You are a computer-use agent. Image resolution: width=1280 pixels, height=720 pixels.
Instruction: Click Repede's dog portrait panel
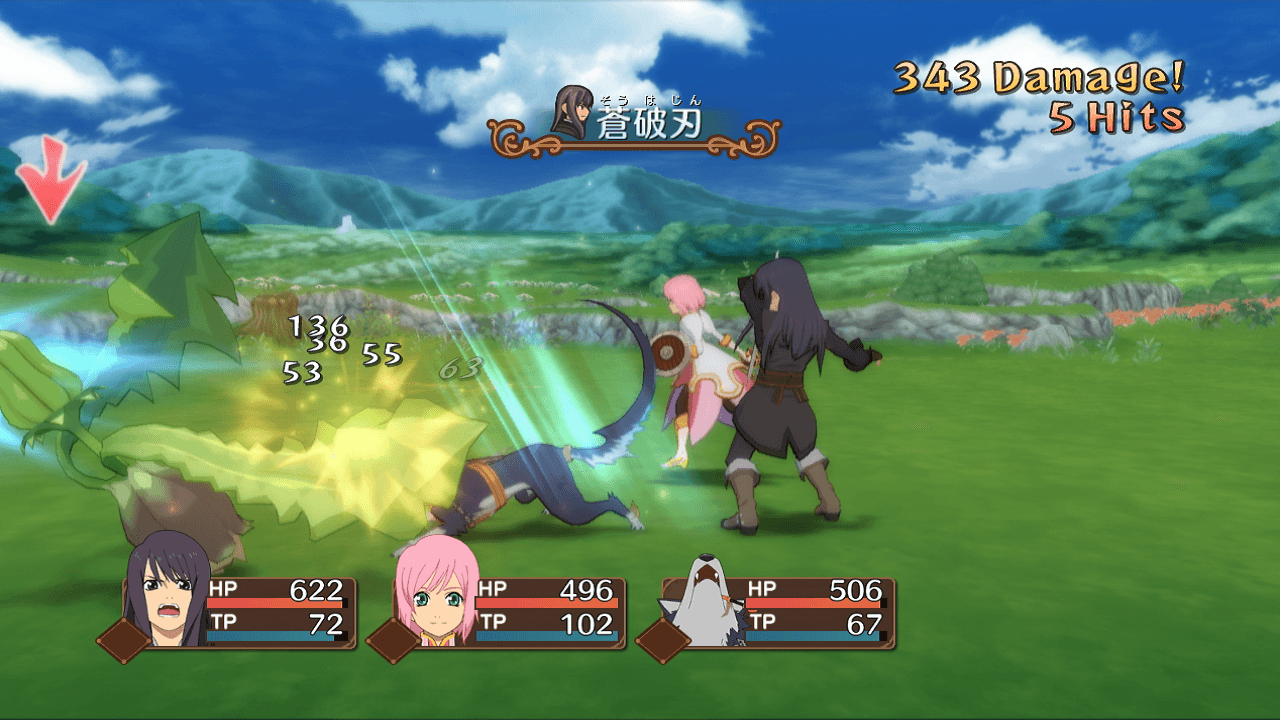(699, 602)
